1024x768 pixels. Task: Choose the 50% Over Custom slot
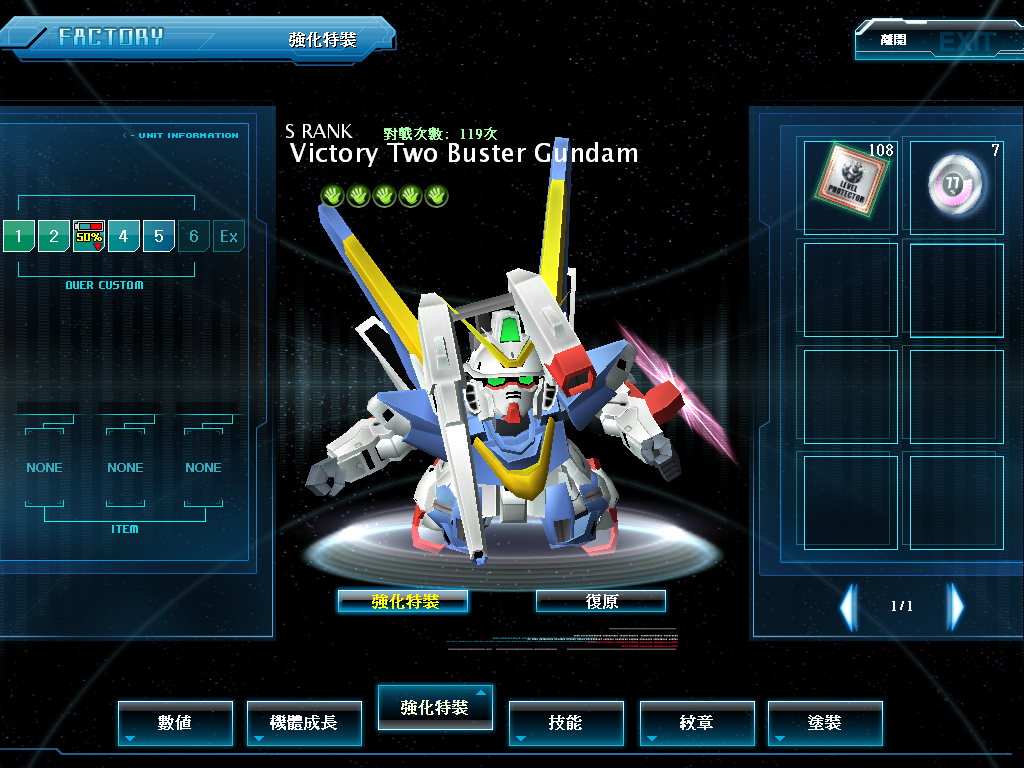[89, 237]
